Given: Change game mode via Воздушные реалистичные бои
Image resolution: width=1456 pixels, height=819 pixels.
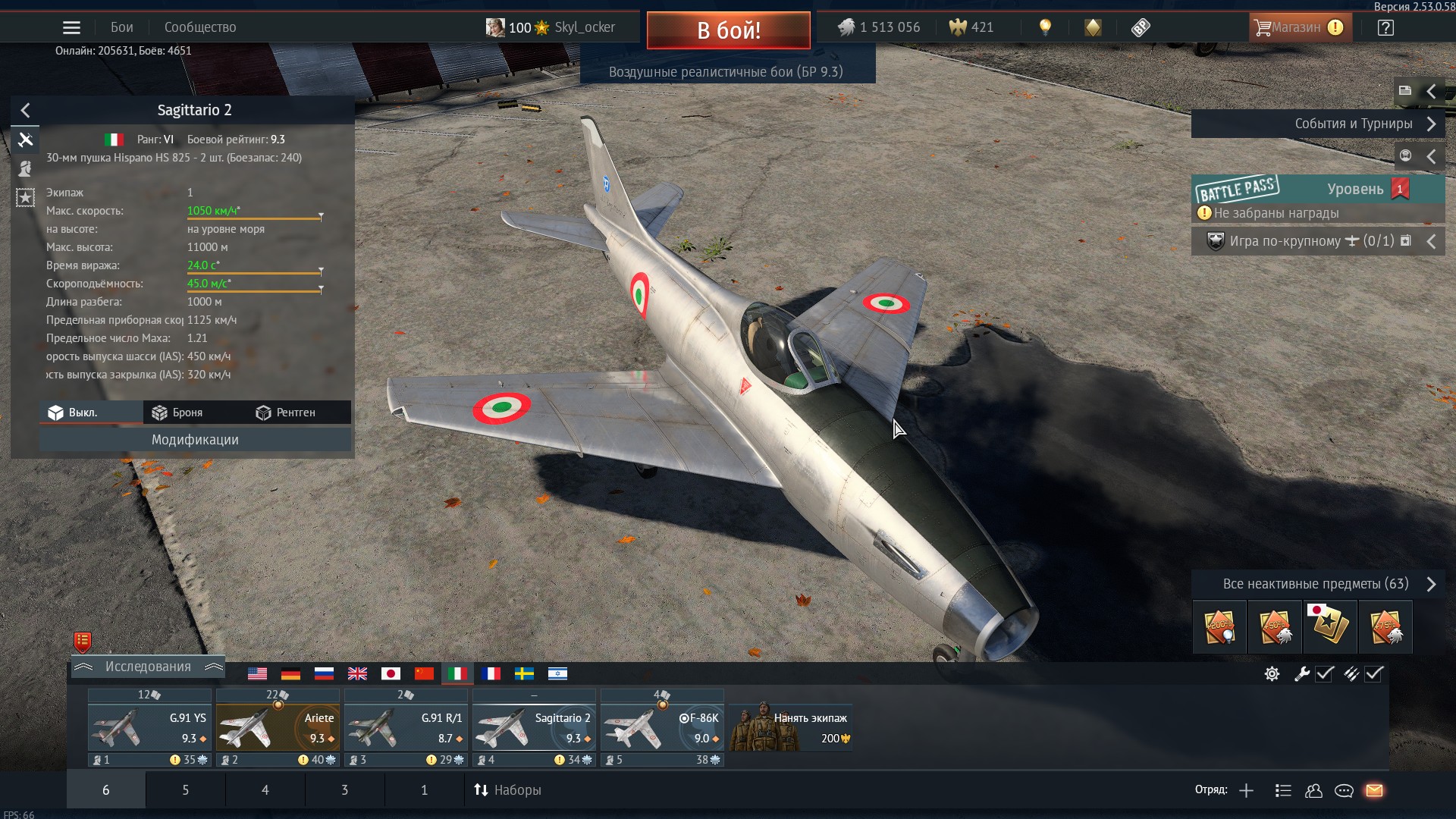Looking at the screenshot, I should [726, 72].
